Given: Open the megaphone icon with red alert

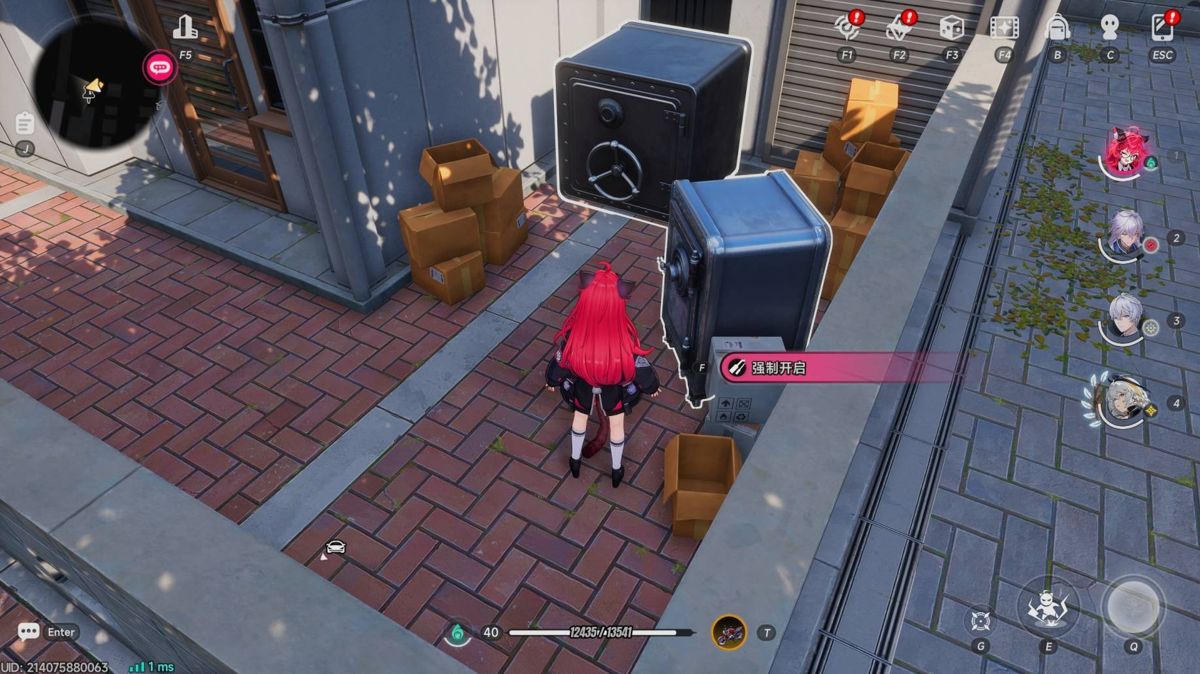Looking at the screenshot, I should [x=898, y=28].
